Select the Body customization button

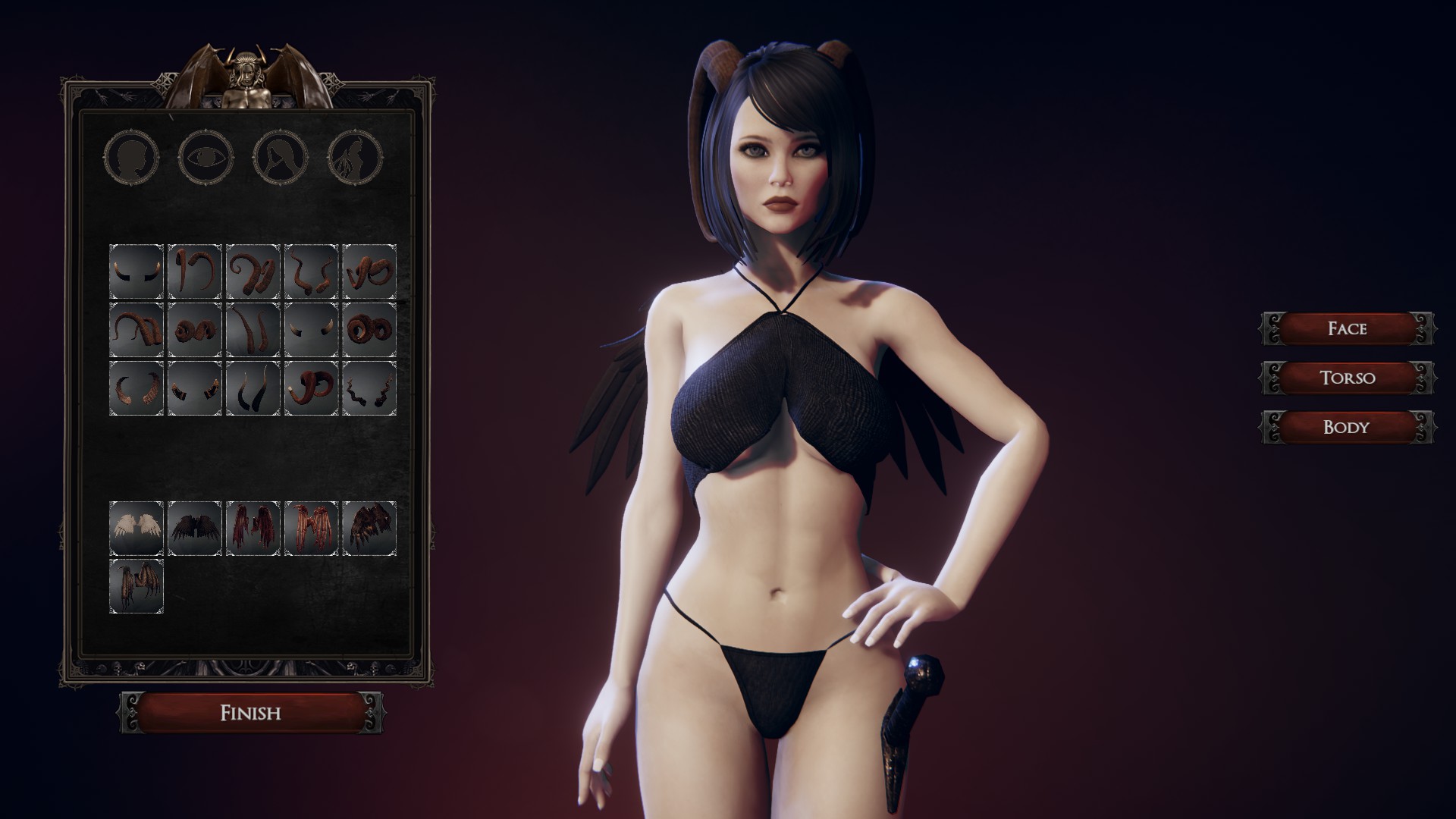click(x=1347, y=427)
